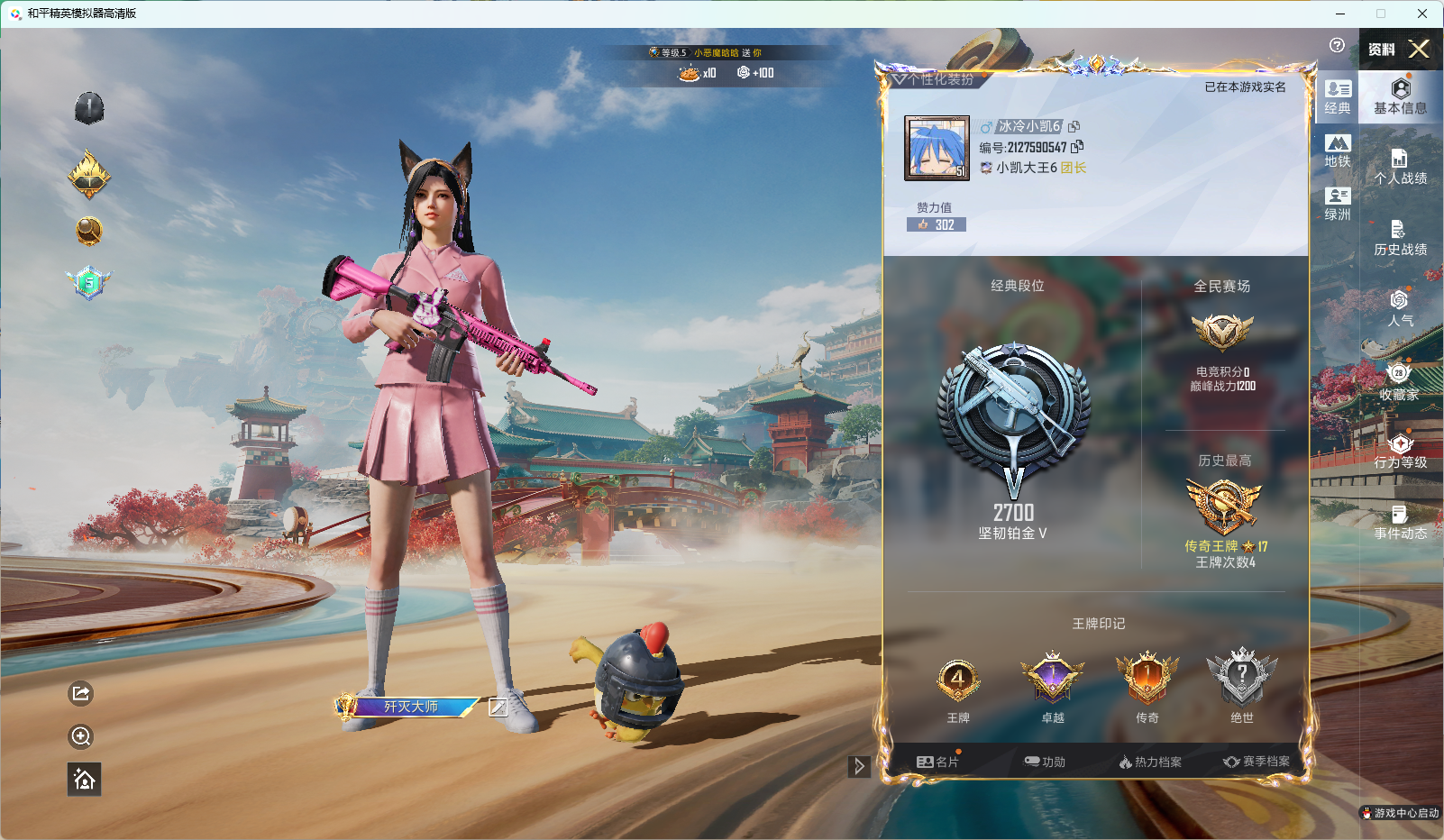Open the 名片 tab

coord(937,762)
